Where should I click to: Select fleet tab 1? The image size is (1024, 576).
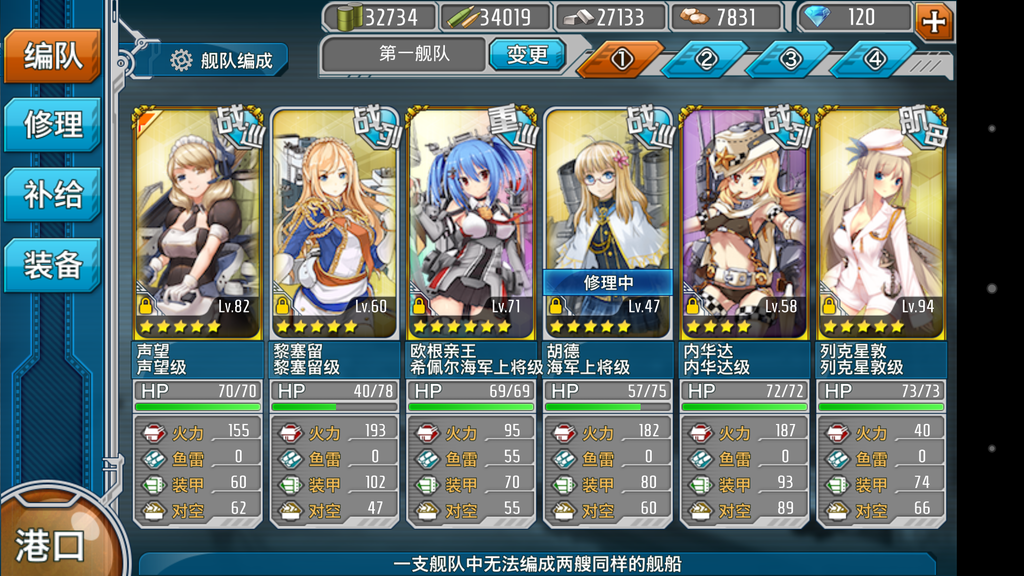pos(621,60)
